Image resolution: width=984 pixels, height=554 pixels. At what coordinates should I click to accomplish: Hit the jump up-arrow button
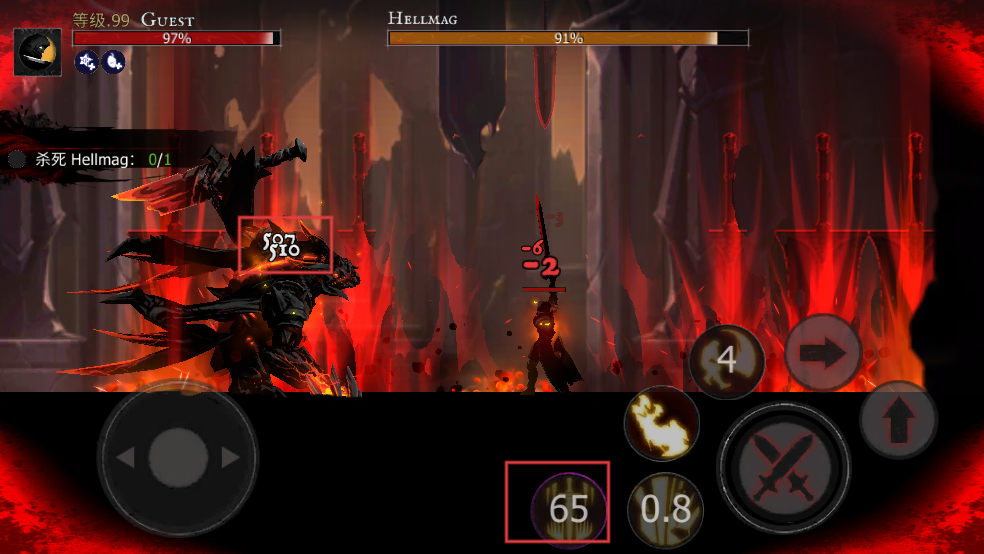pos(898,420)
